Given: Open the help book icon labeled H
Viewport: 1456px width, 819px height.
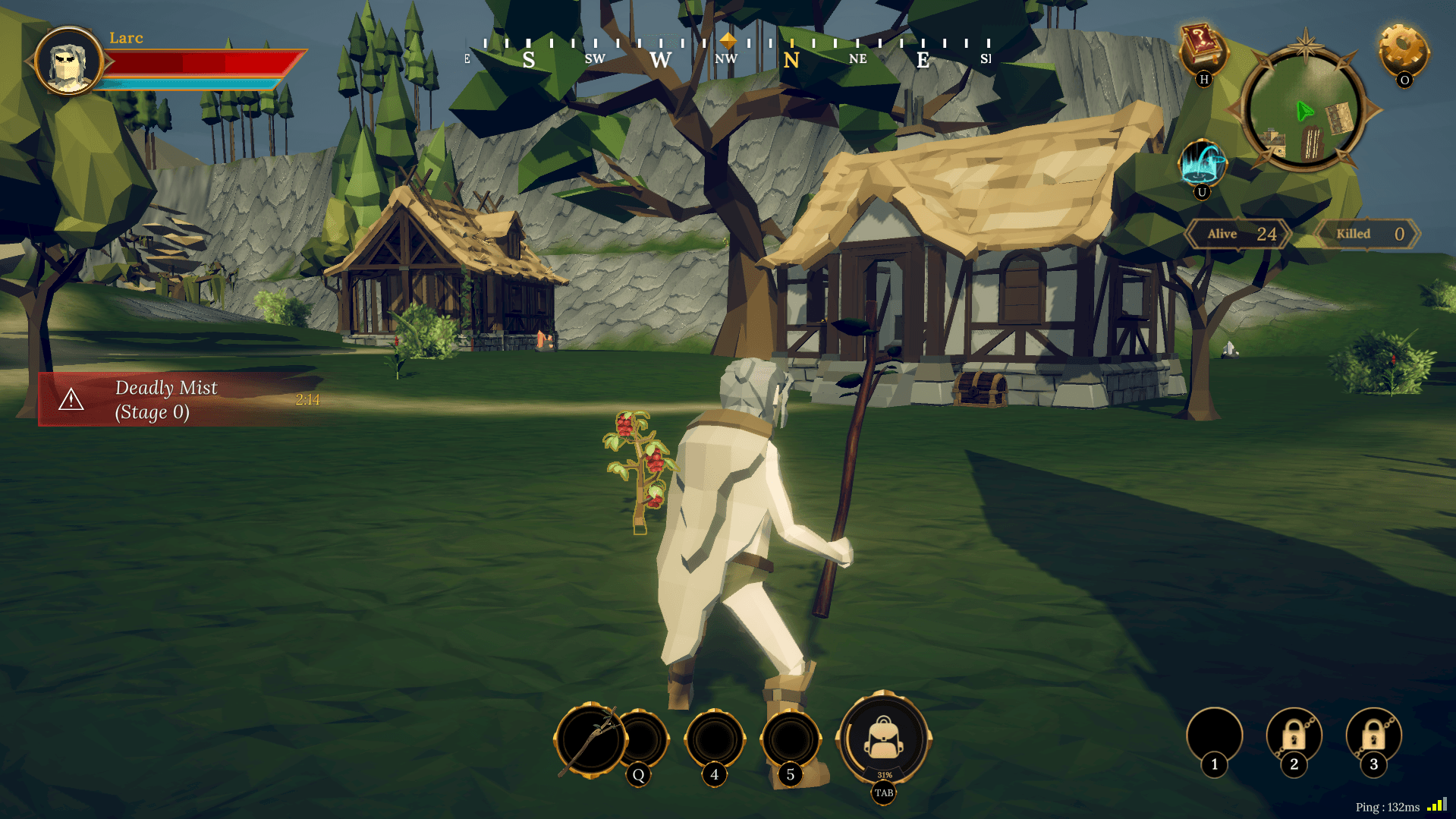Looking at the screenshot, I should 1203,47.
